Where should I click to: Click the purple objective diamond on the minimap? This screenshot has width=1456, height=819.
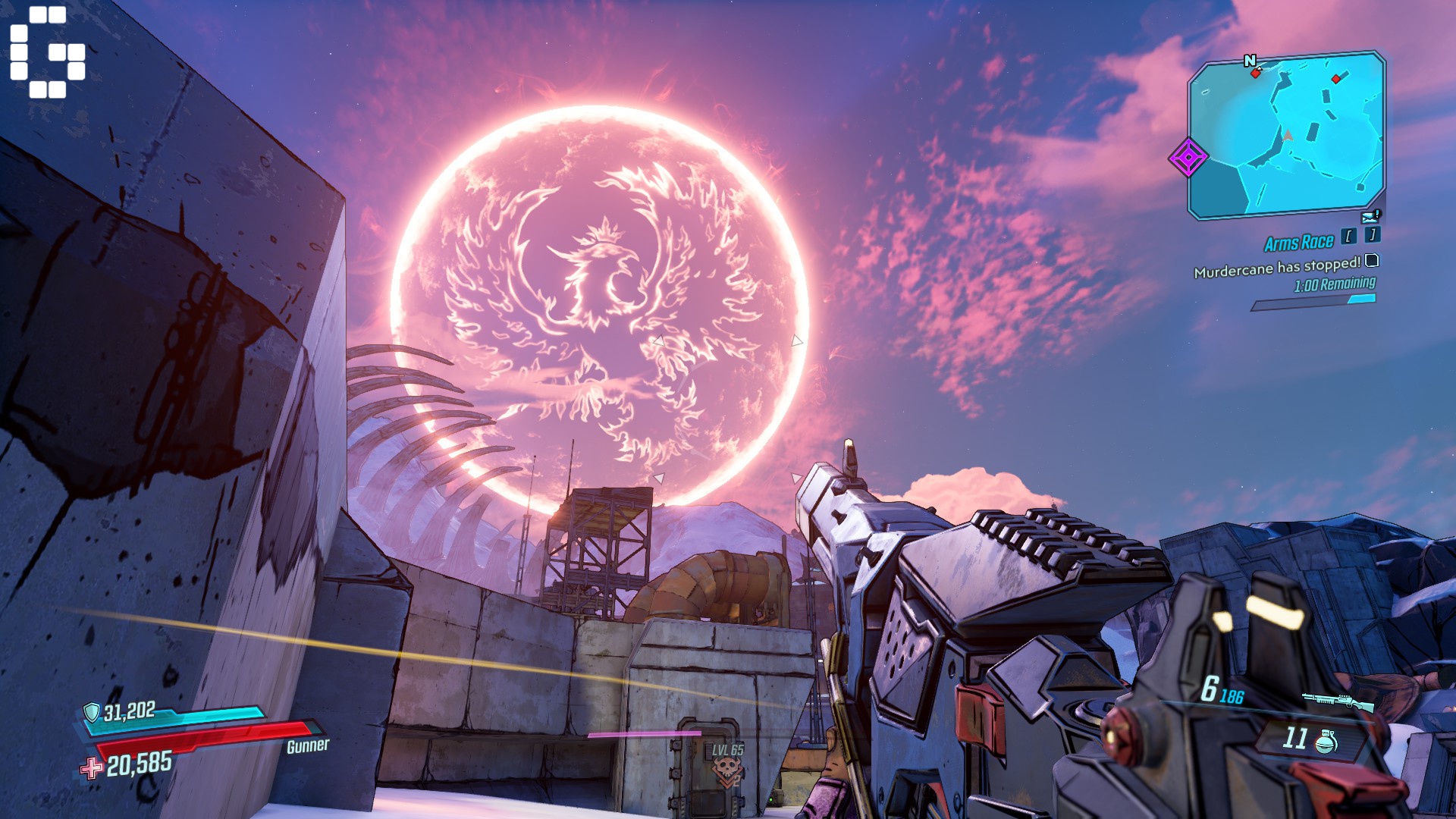(1188, 157)
